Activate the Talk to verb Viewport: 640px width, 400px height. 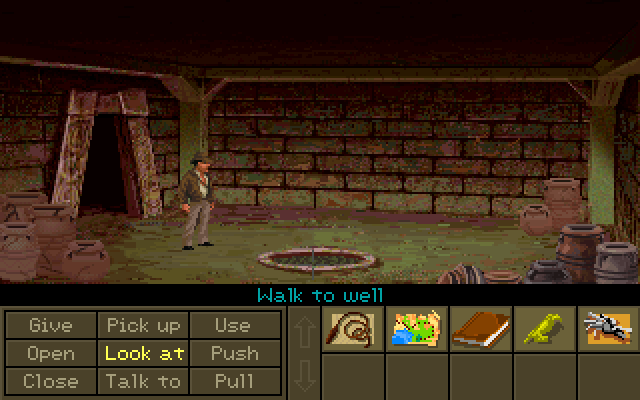pos(143,381)
